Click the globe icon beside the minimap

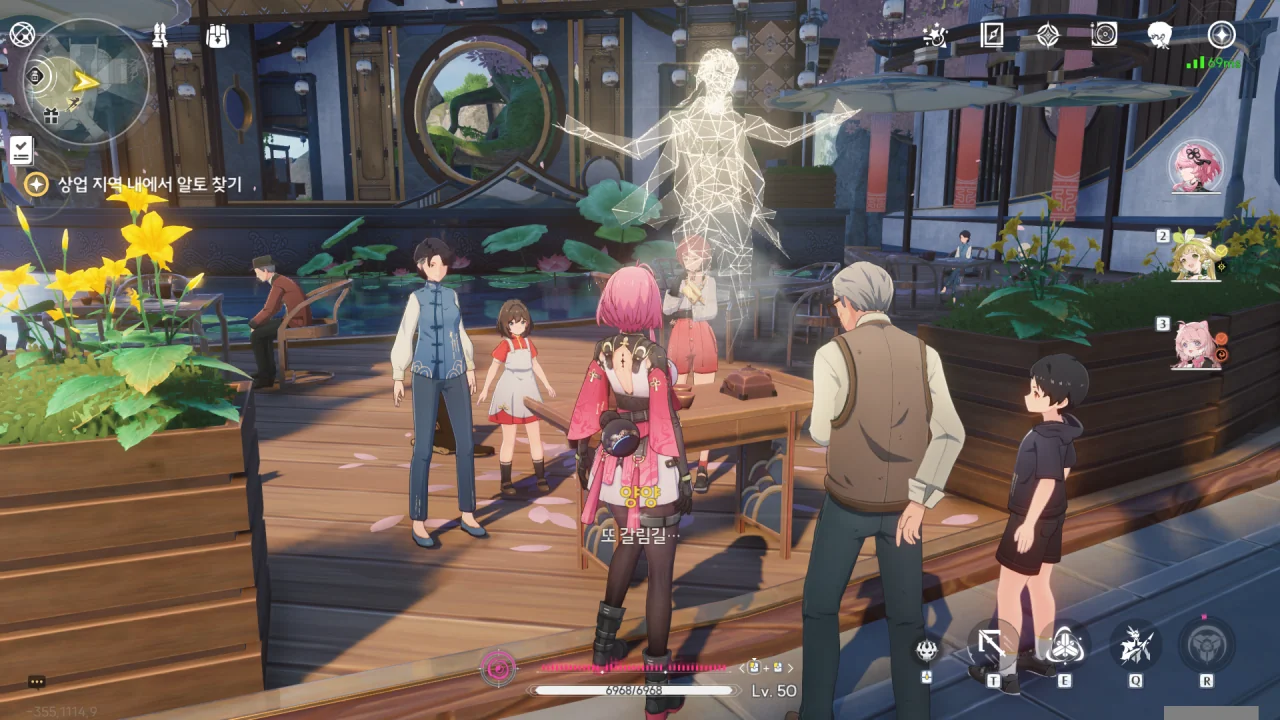pos(22,35)
